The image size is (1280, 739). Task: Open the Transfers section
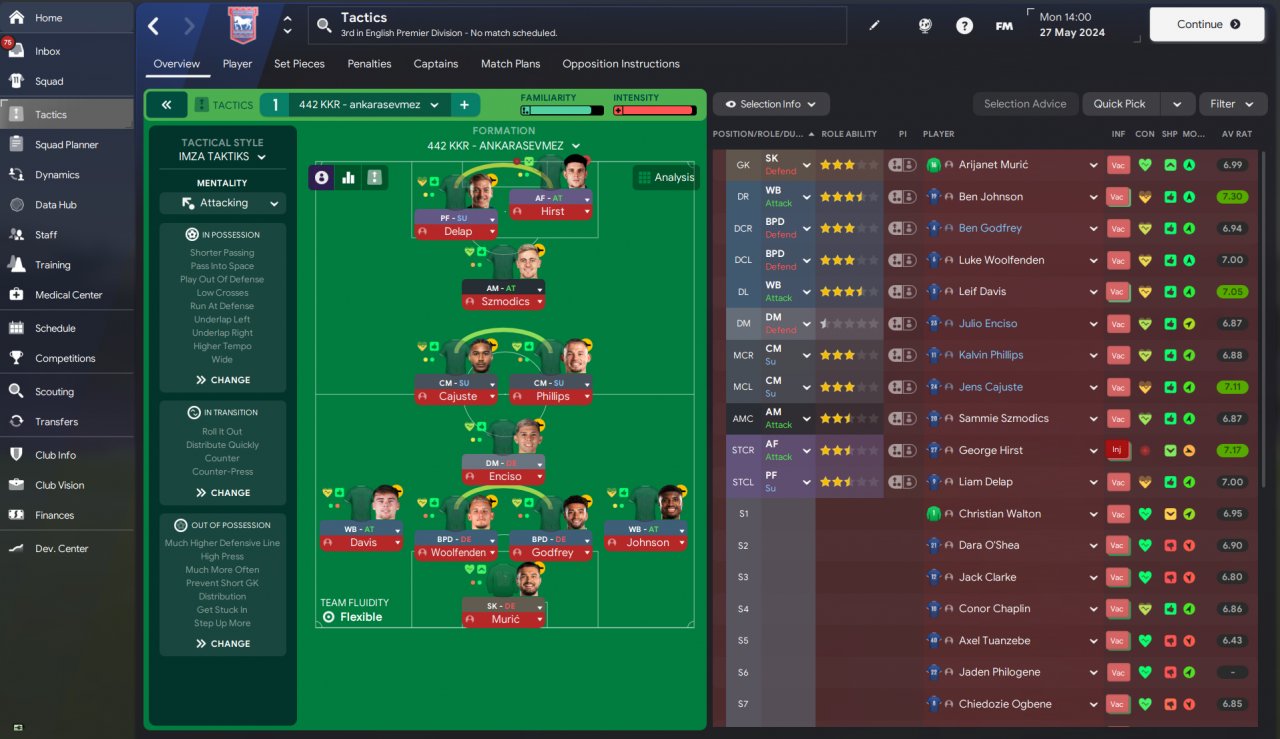click(x=56, y=421)
